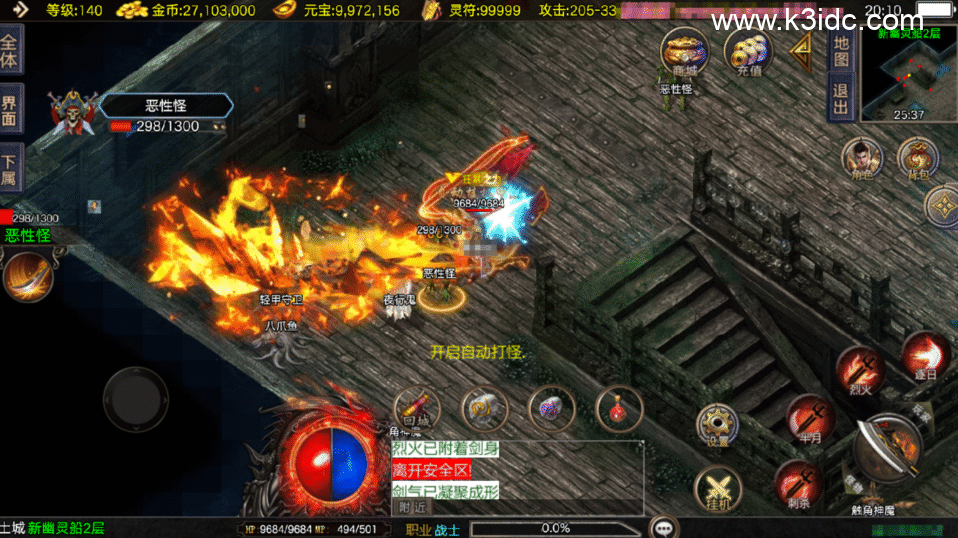Select the 界面 tab
This screenshot has width=958, height=538.
(x=10, y=109)
